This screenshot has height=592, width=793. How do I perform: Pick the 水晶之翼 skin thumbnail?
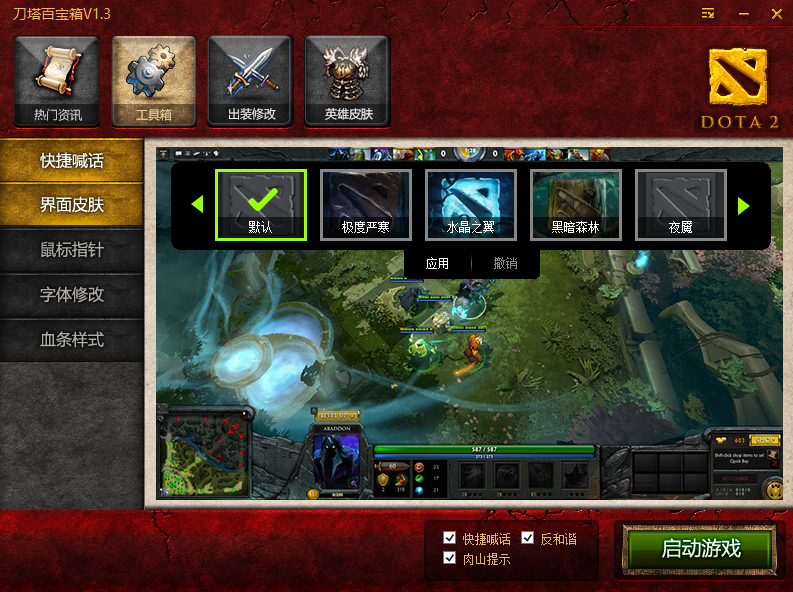click(x=471, y=204)
